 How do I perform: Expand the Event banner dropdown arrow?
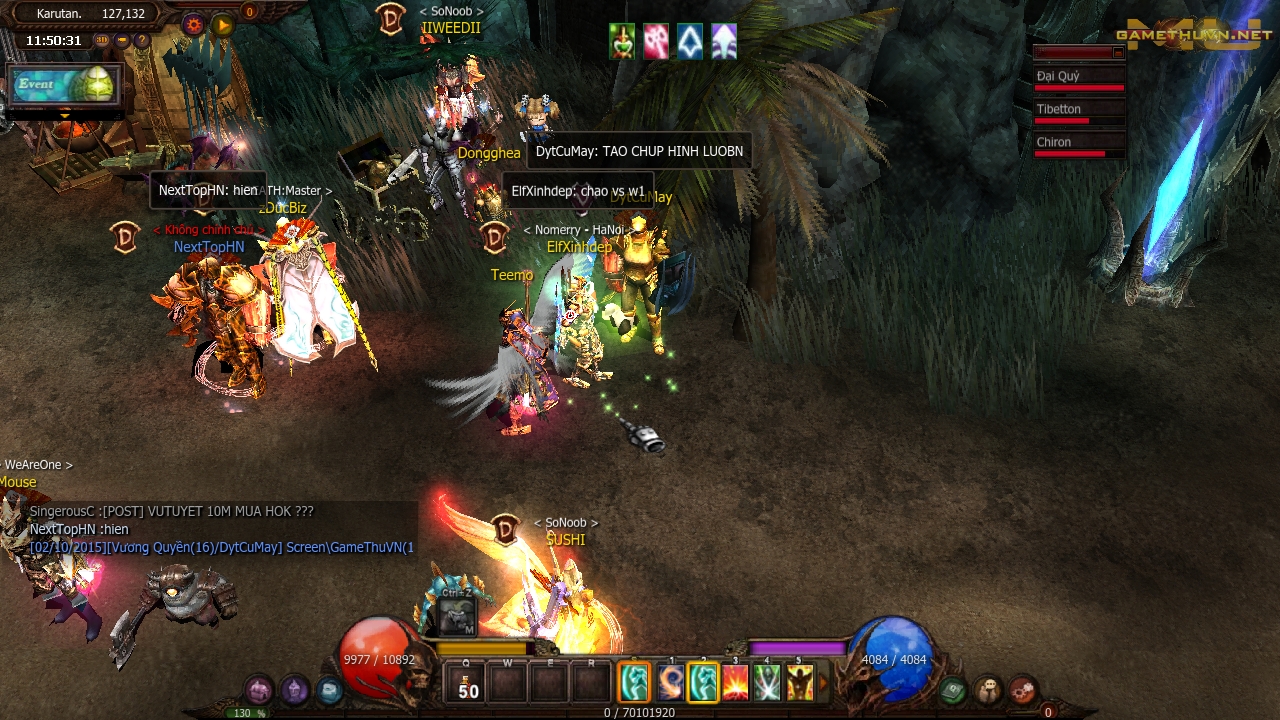65,115
